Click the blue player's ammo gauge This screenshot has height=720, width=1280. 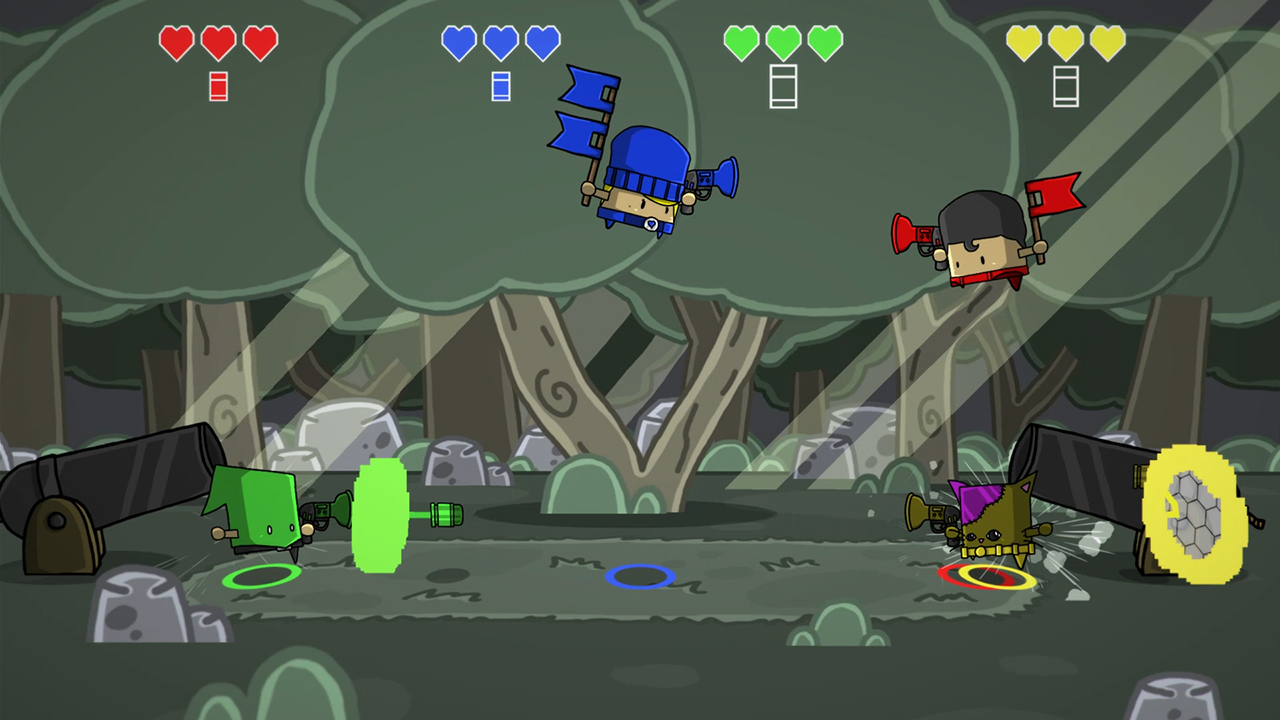500,86
